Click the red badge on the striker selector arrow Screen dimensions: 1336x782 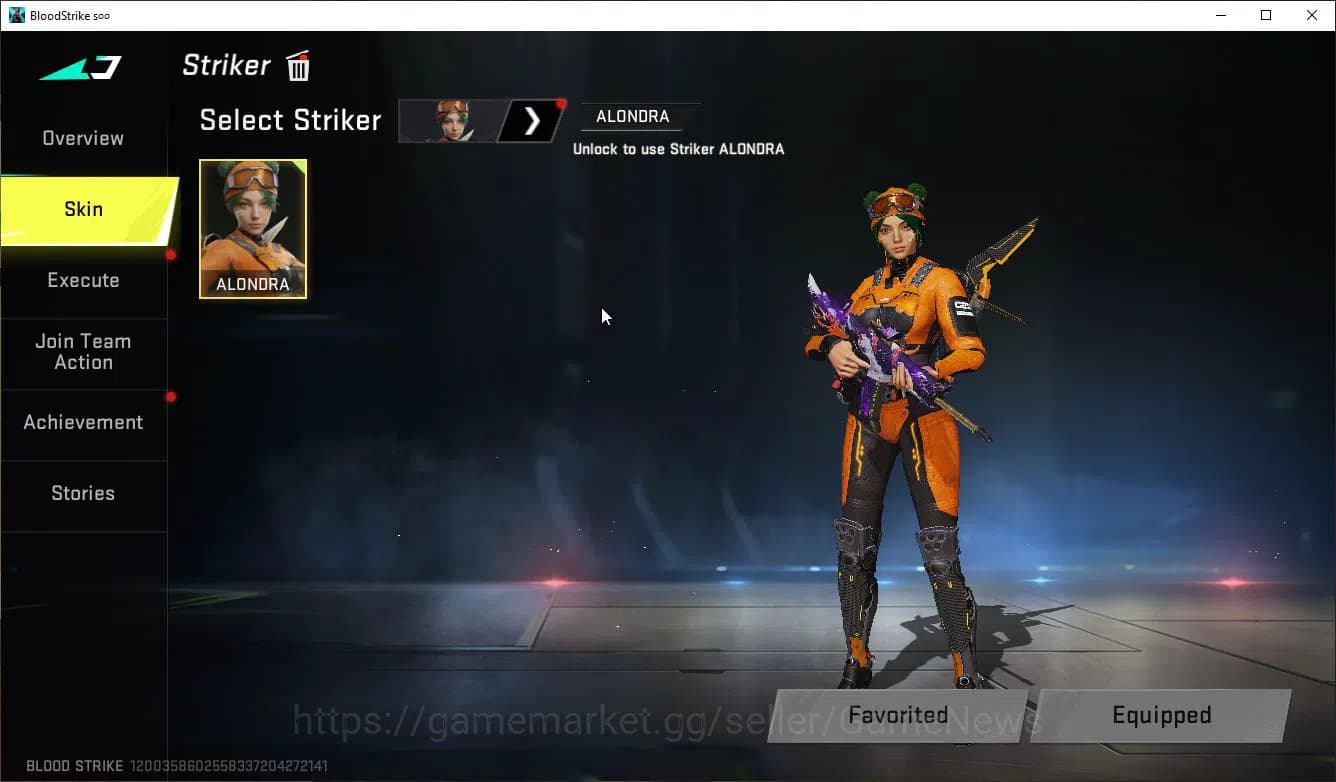pyautogui.click(x=561, y=102)
